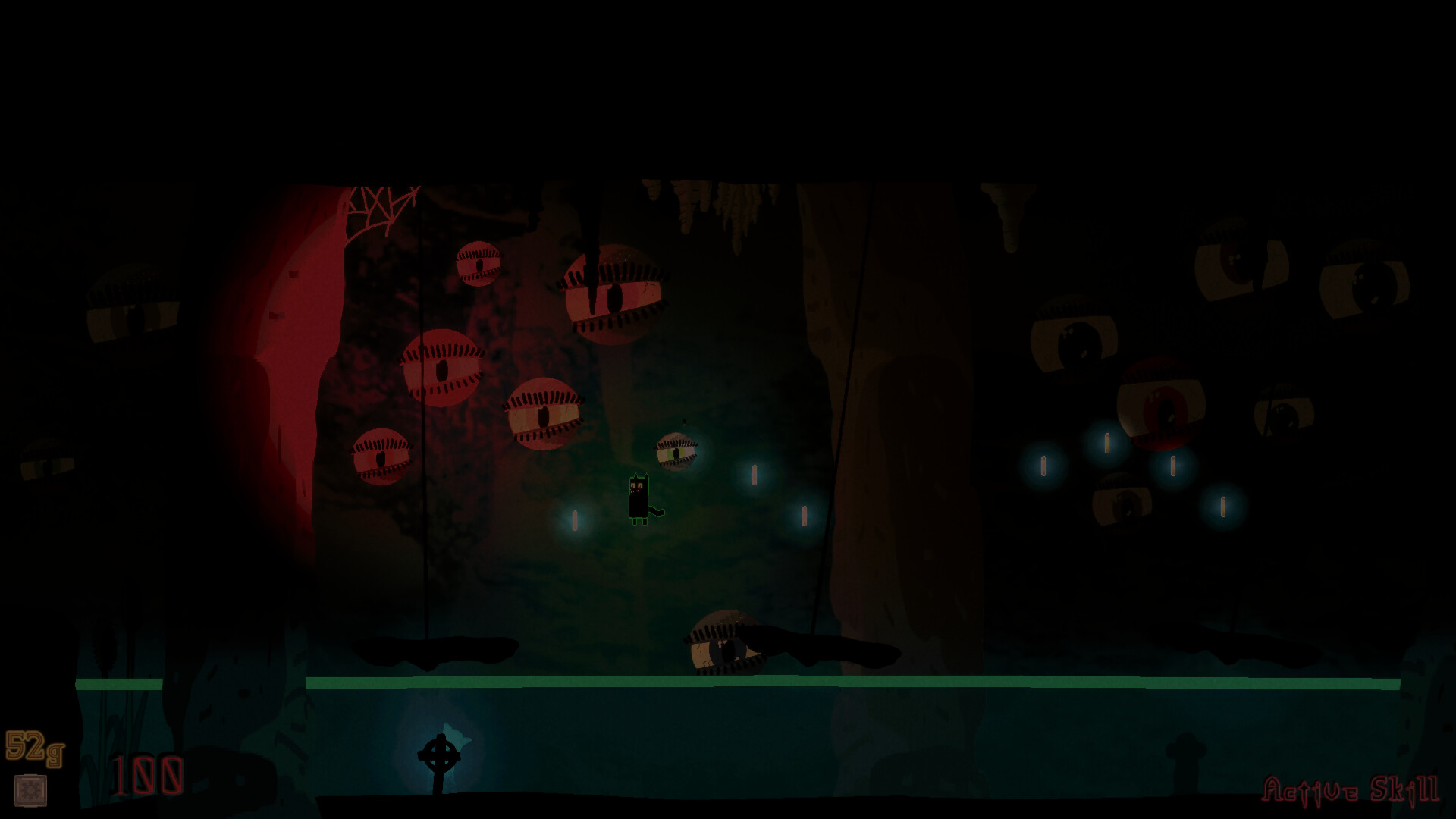
Task: Toggle the yellow eyeball in the red zone
Action: click(x=543, y=414)
